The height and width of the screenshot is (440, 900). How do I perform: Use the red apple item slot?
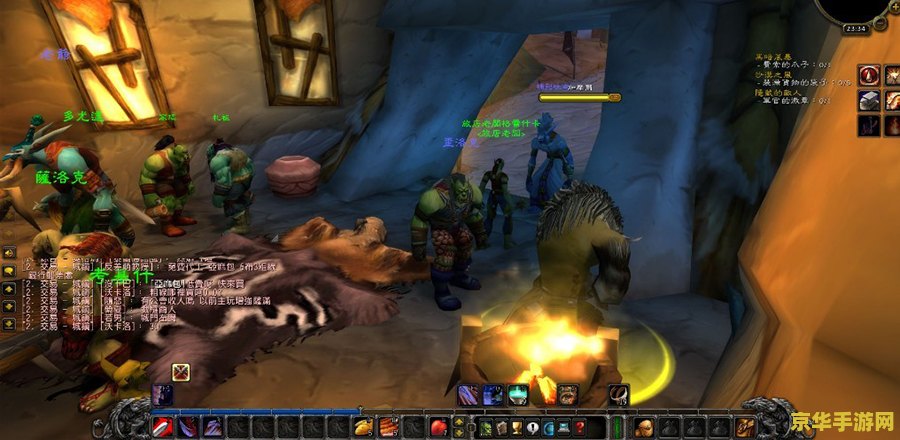[438, 427]
